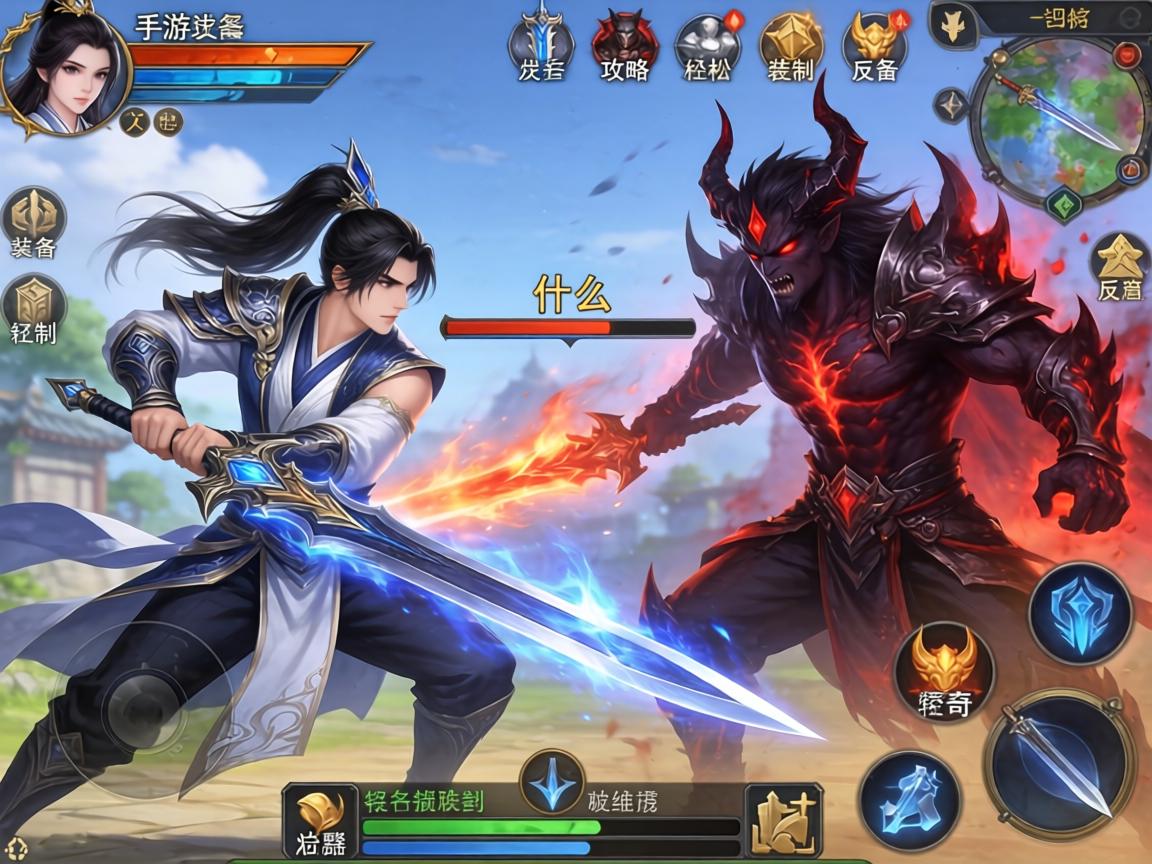Use the blue shield skill
Image resolution: width=1152 pixels, height=864 pixels.
[x=1080, y=612]
